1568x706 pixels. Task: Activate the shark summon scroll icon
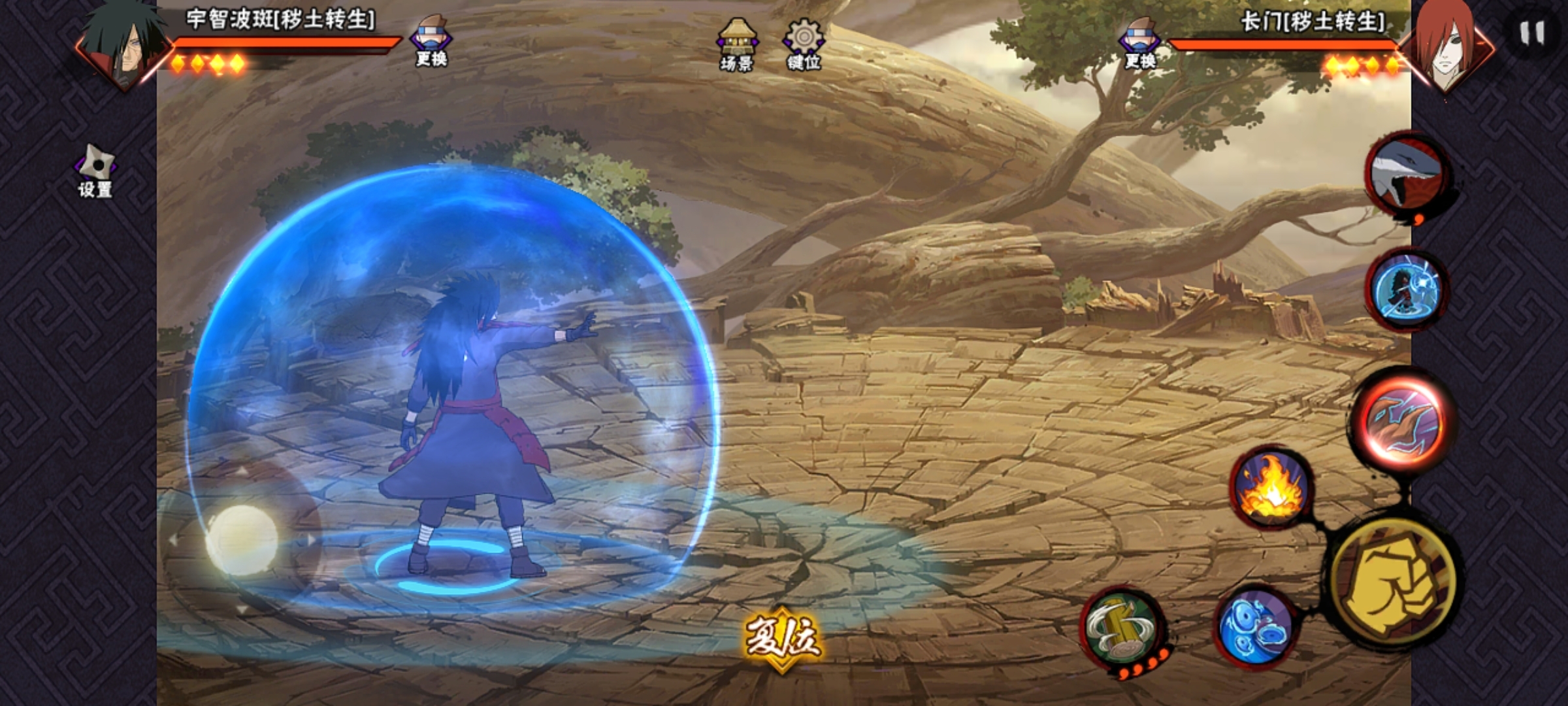[x=1407, y=174]
